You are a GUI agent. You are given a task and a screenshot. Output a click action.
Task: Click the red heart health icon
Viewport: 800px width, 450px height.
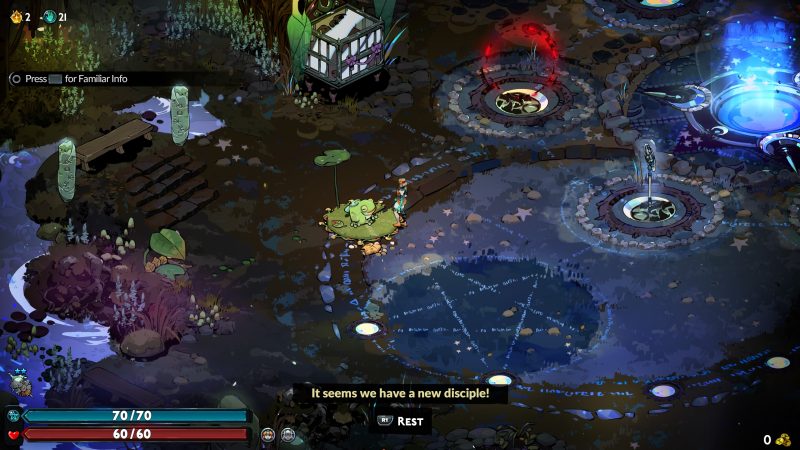click(x=13, y=434)
